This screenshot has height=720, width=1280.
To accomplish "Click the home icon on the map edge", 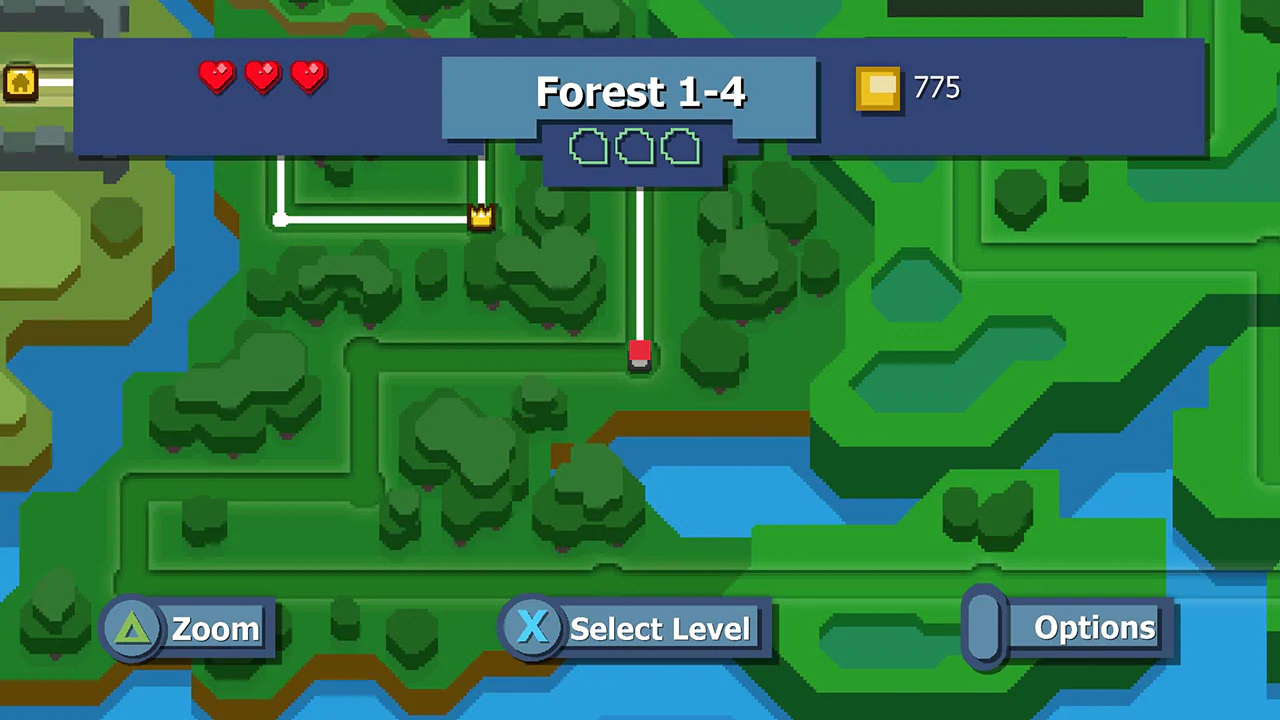I will click(20, 83).
